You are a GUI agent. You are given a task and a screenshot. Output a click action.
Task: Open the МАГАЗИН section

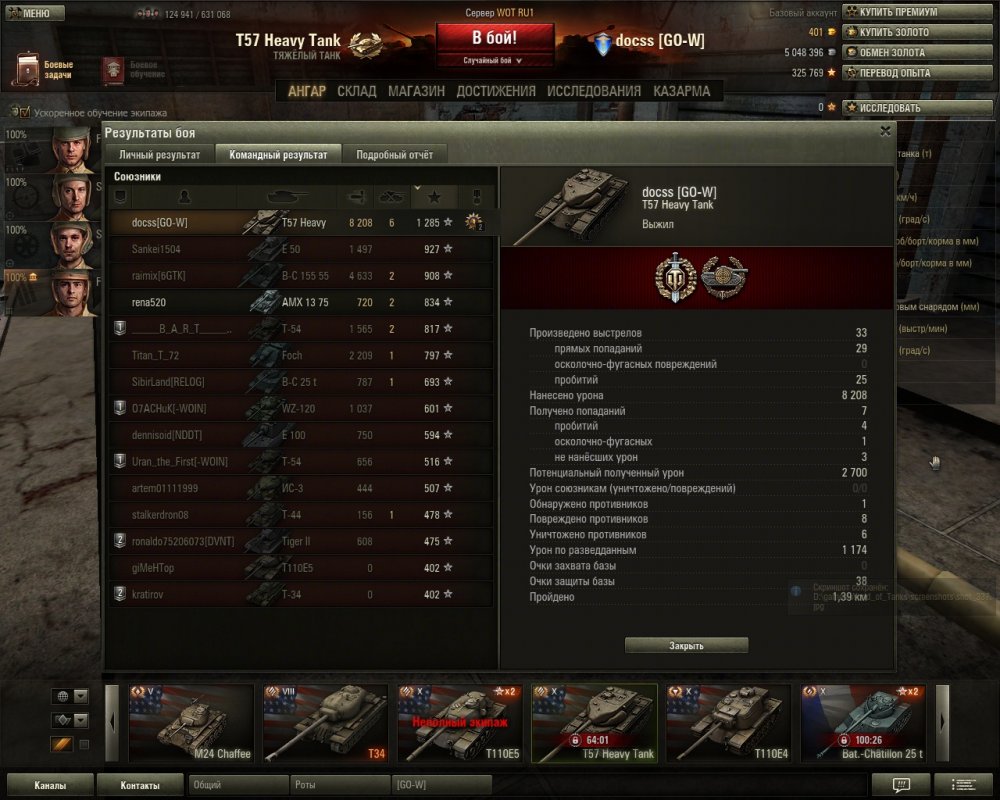(416, 91)
